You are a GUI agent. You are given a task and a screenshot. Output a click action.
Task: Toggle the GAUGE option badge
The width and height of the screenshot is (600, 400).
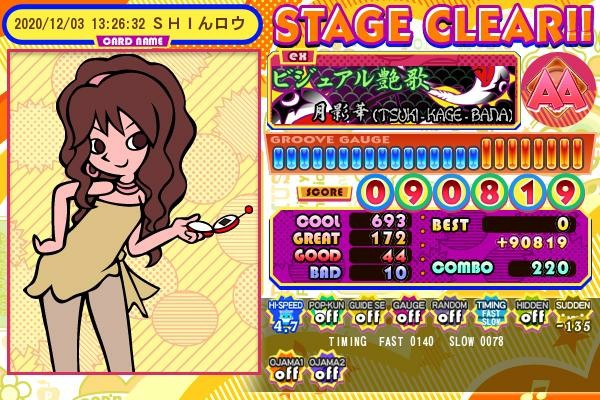[x=406, y=315]
